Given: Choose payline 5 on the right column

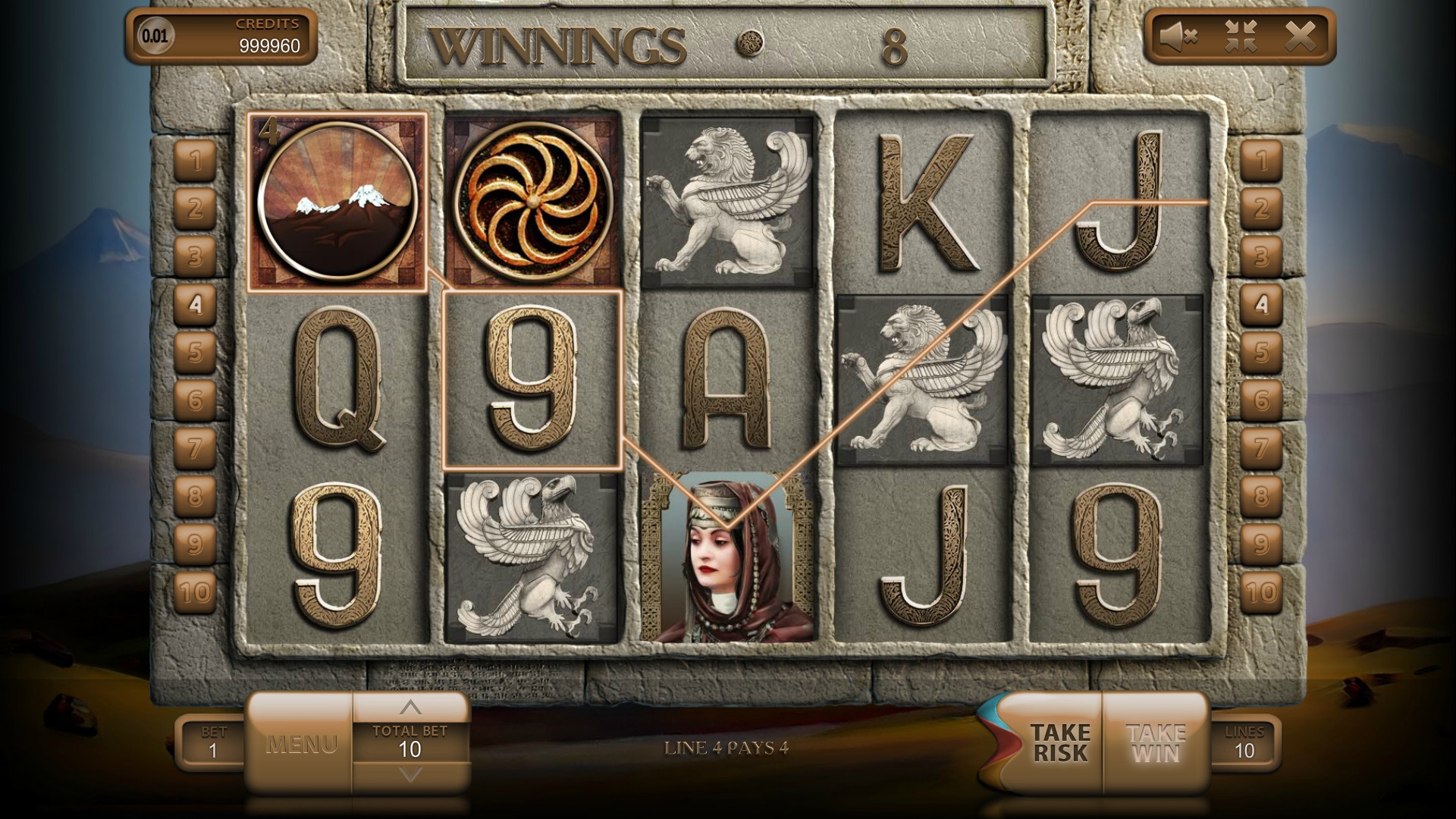Looking at the screenshot, I should (x=1260, y=352).
